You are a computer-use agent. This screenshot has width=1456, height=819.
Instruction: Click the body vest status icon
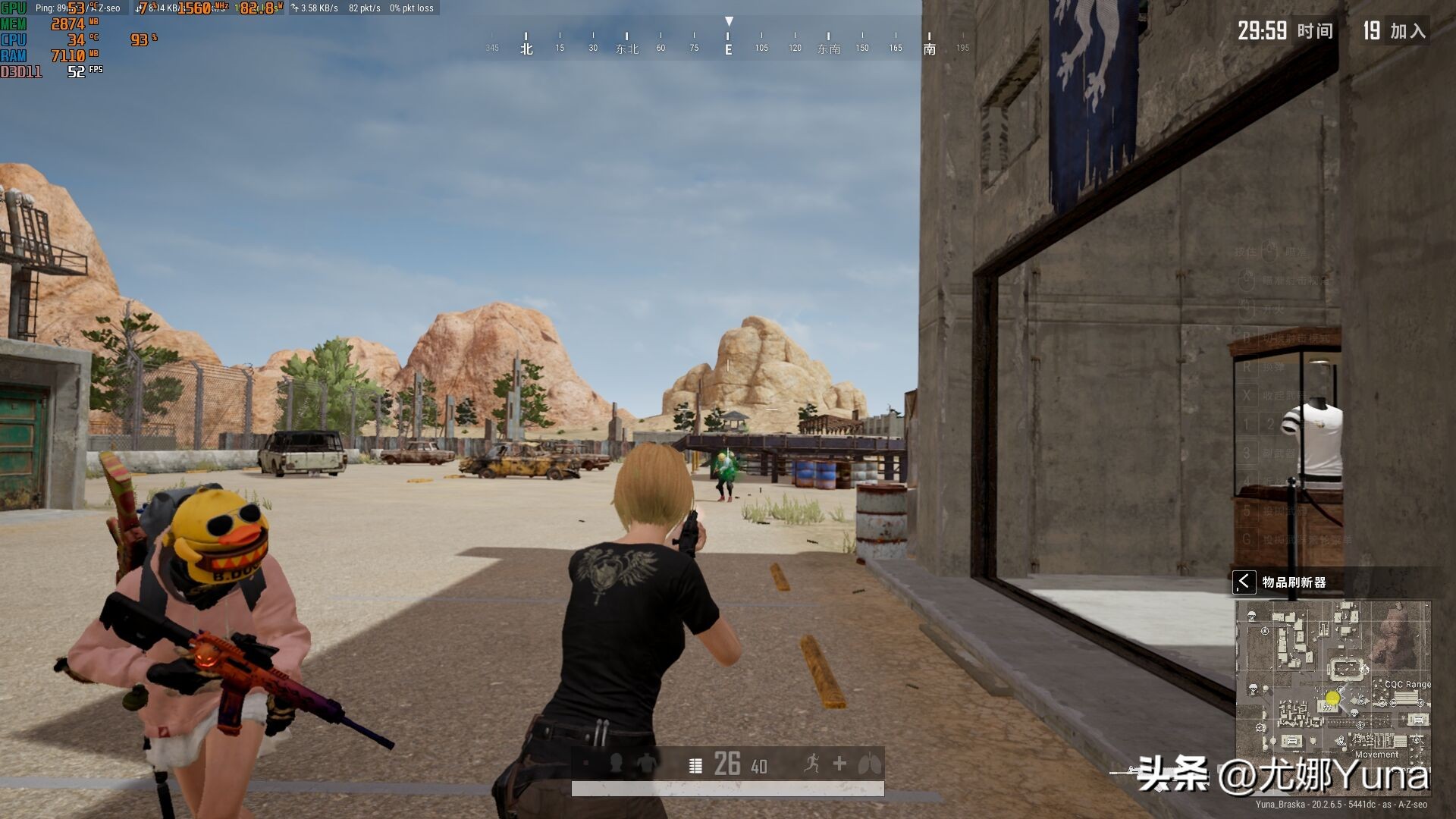point(647,764)
